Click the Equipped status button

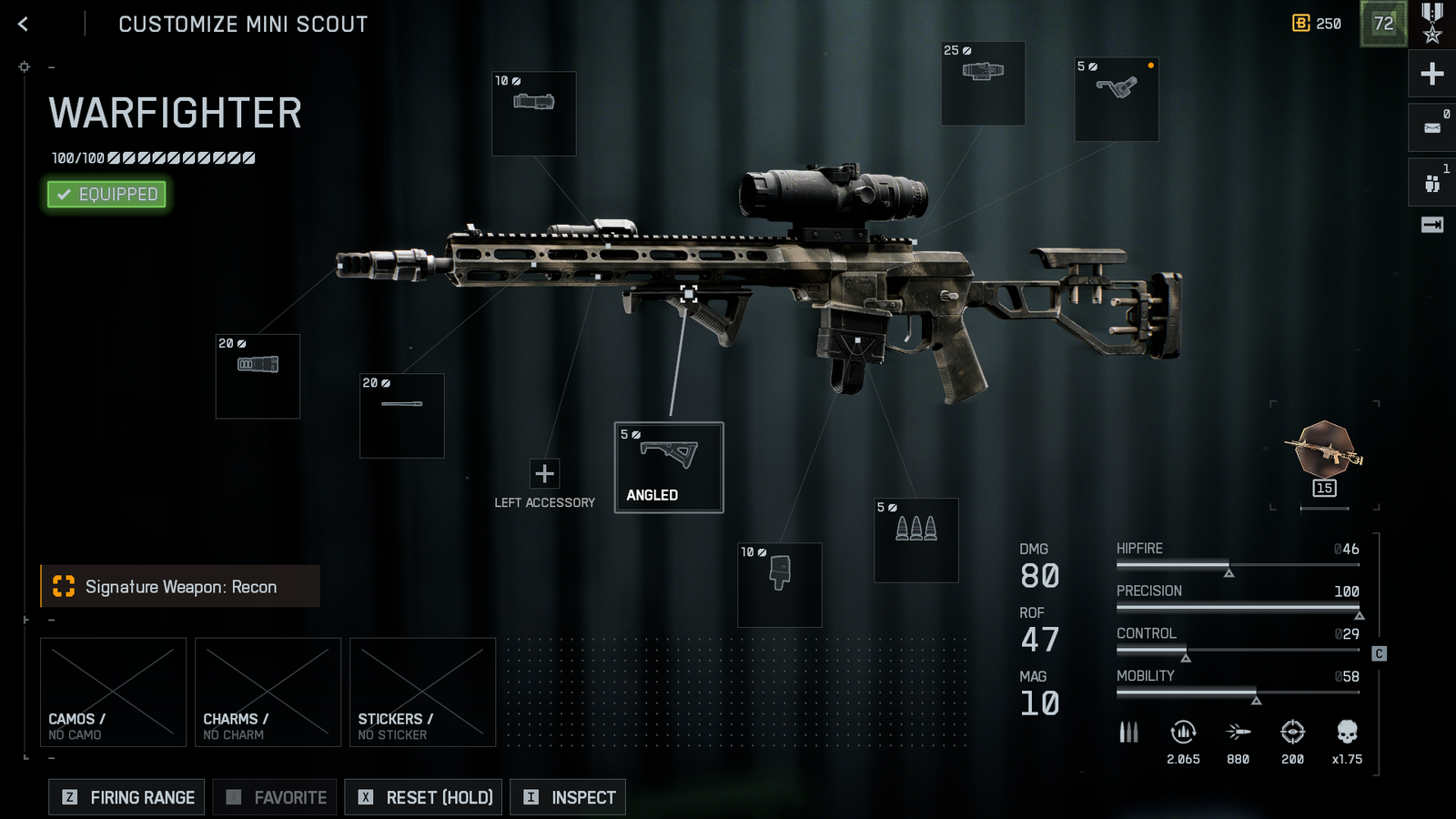(x=107, y=194)
